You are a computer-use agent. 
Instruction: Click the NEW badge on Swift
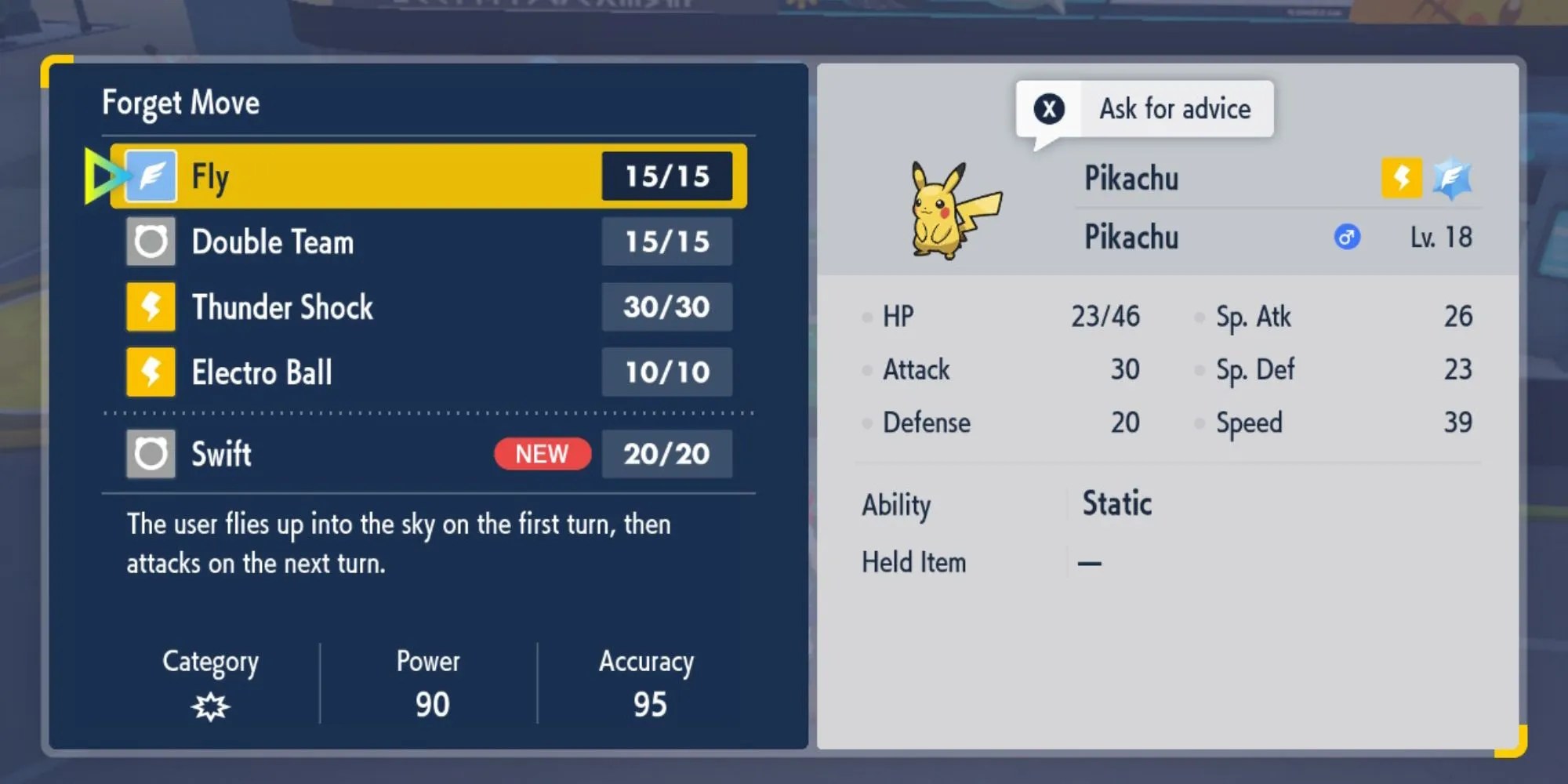pos(541,454)
